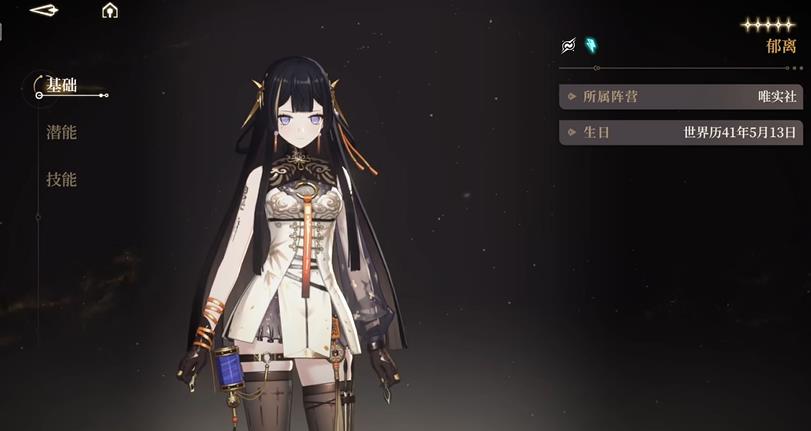
Task: Return to the home screen via house icon
Action: coord(110,11)
